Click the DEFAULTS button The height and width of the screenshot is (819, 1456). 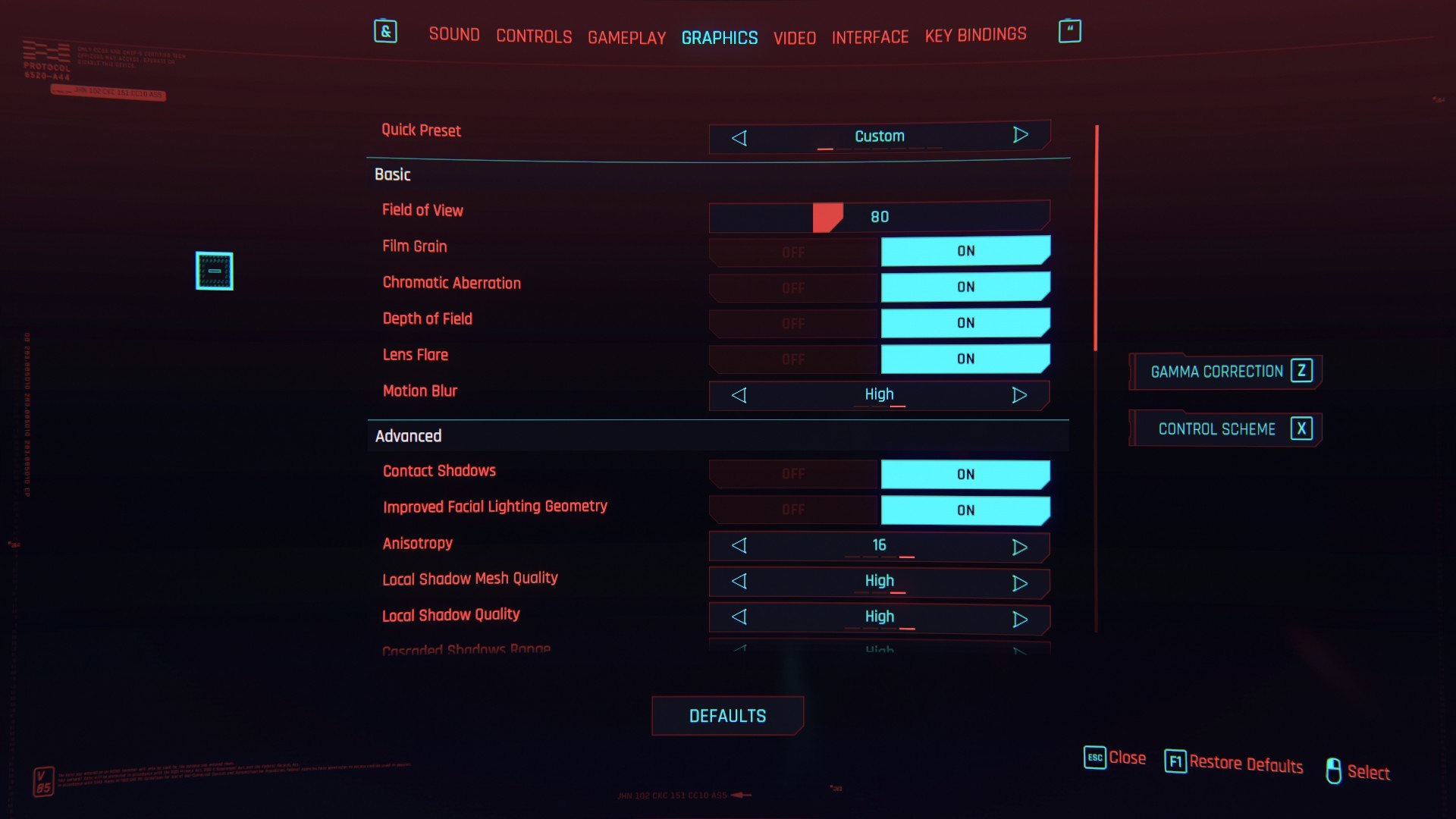(727, 715)
